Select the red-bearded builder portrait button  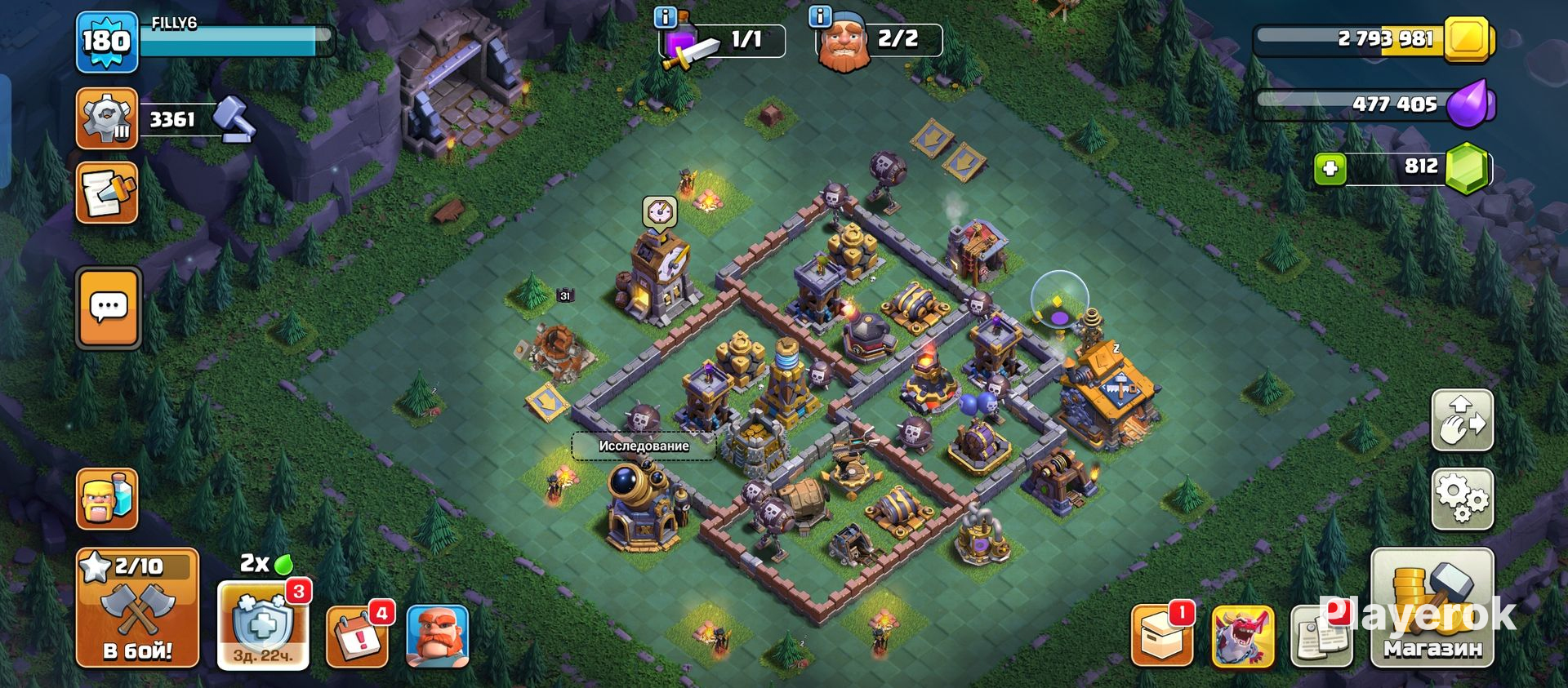pos(437,636)
